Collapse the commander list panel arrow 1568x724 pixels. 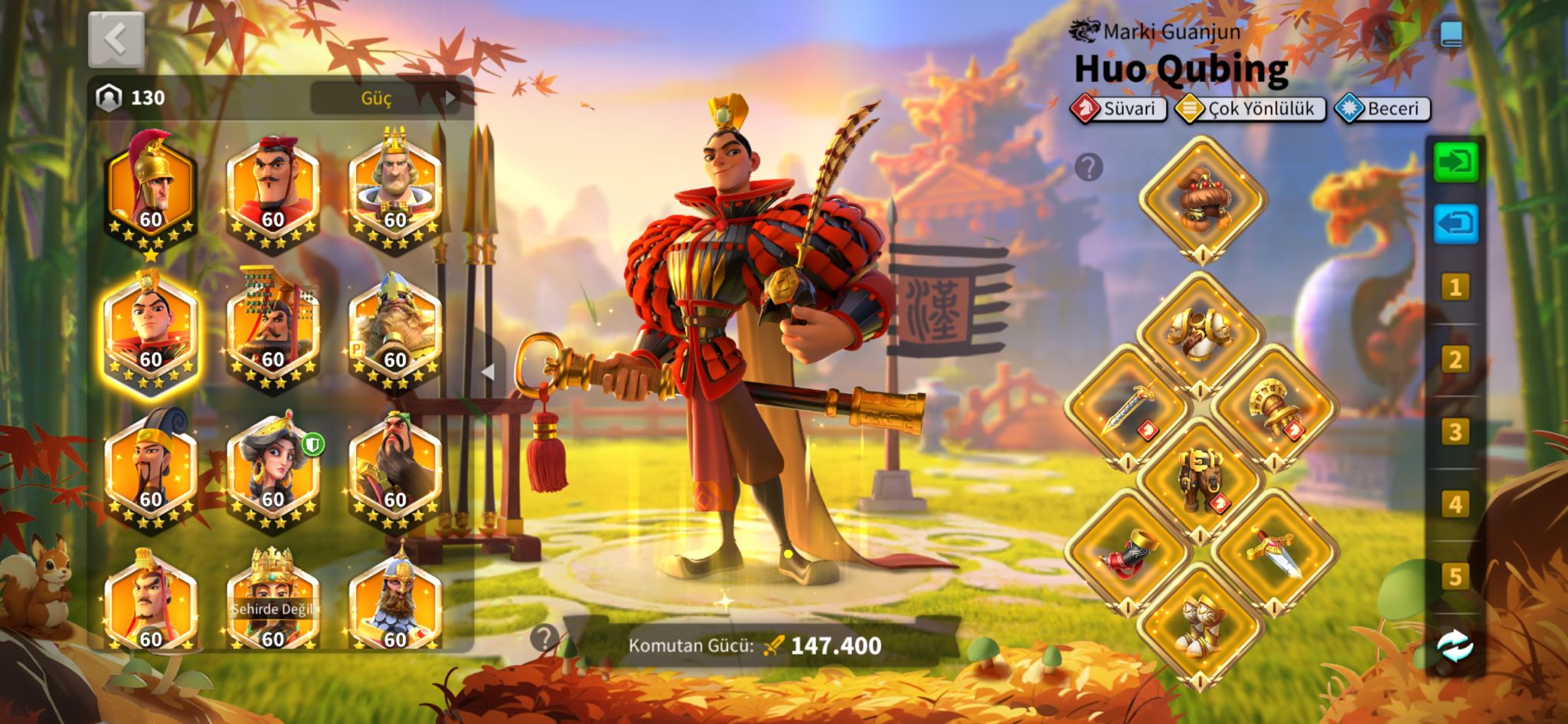488,372
